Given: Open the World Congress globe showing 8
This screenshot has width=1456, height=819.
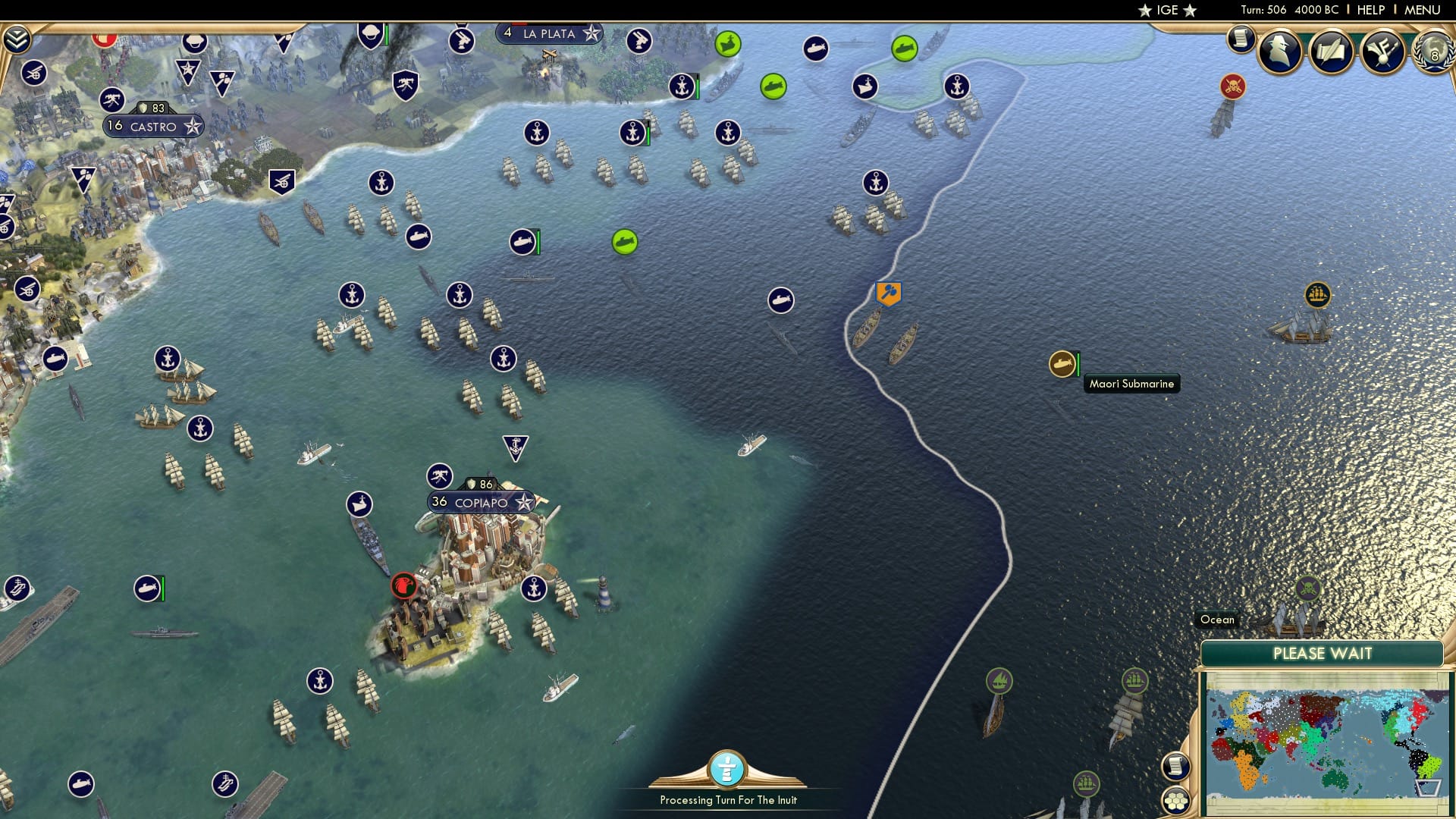Looking at the screenshot, I should pyautogui.click(x=1433, y=53).
